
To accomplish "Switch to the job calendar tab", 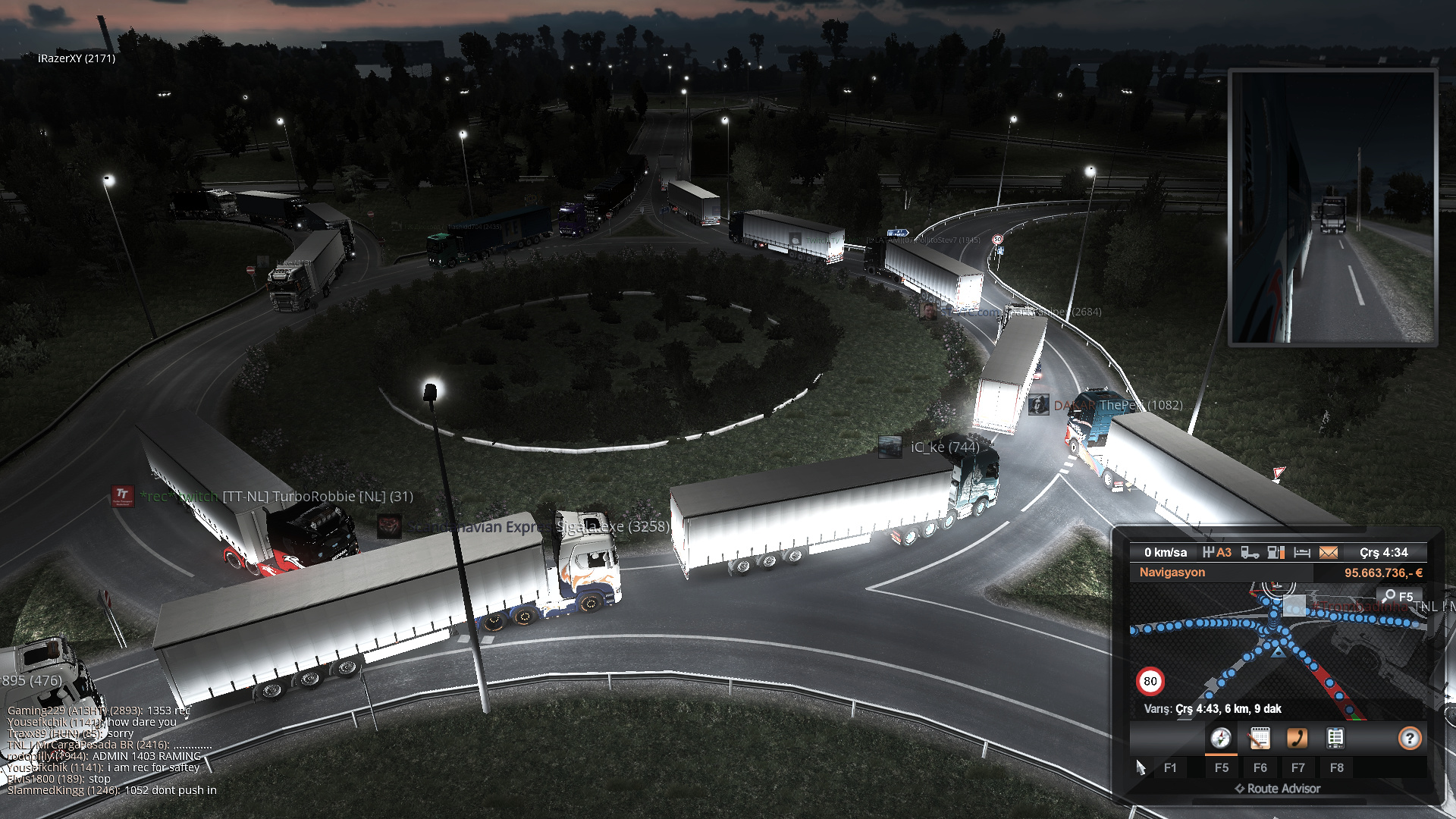I will (x=1259, y=738).
